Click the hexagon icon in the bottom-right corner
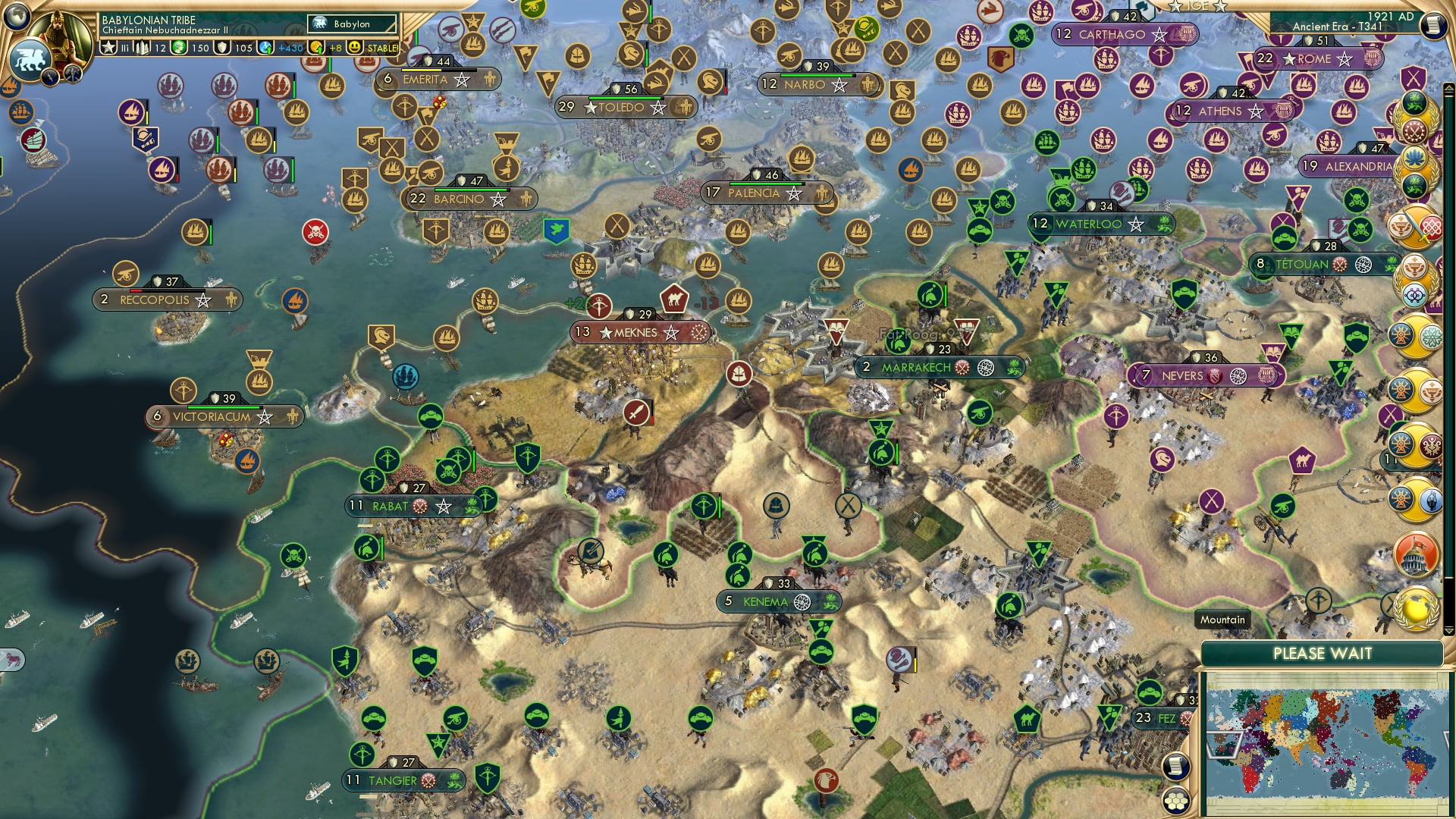This screenshot has height=819, width=1456. pyautogui.click(x=1178, y=802)
